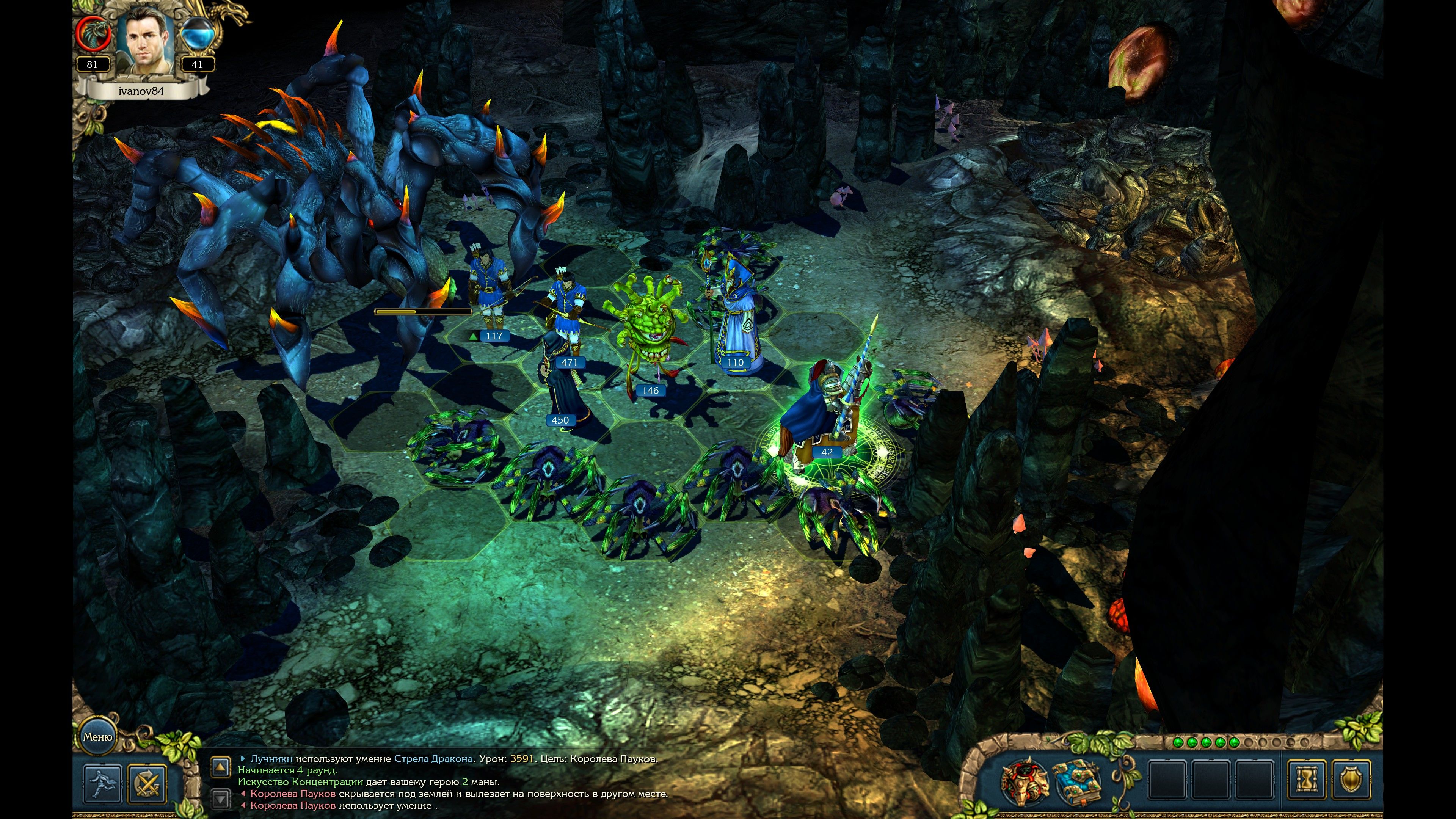Image resolution: width=1456 pixels, height=819 pixels.
Task: Defend with the golden shield button
Action: pyautogui.click(x=1350, y=781)
